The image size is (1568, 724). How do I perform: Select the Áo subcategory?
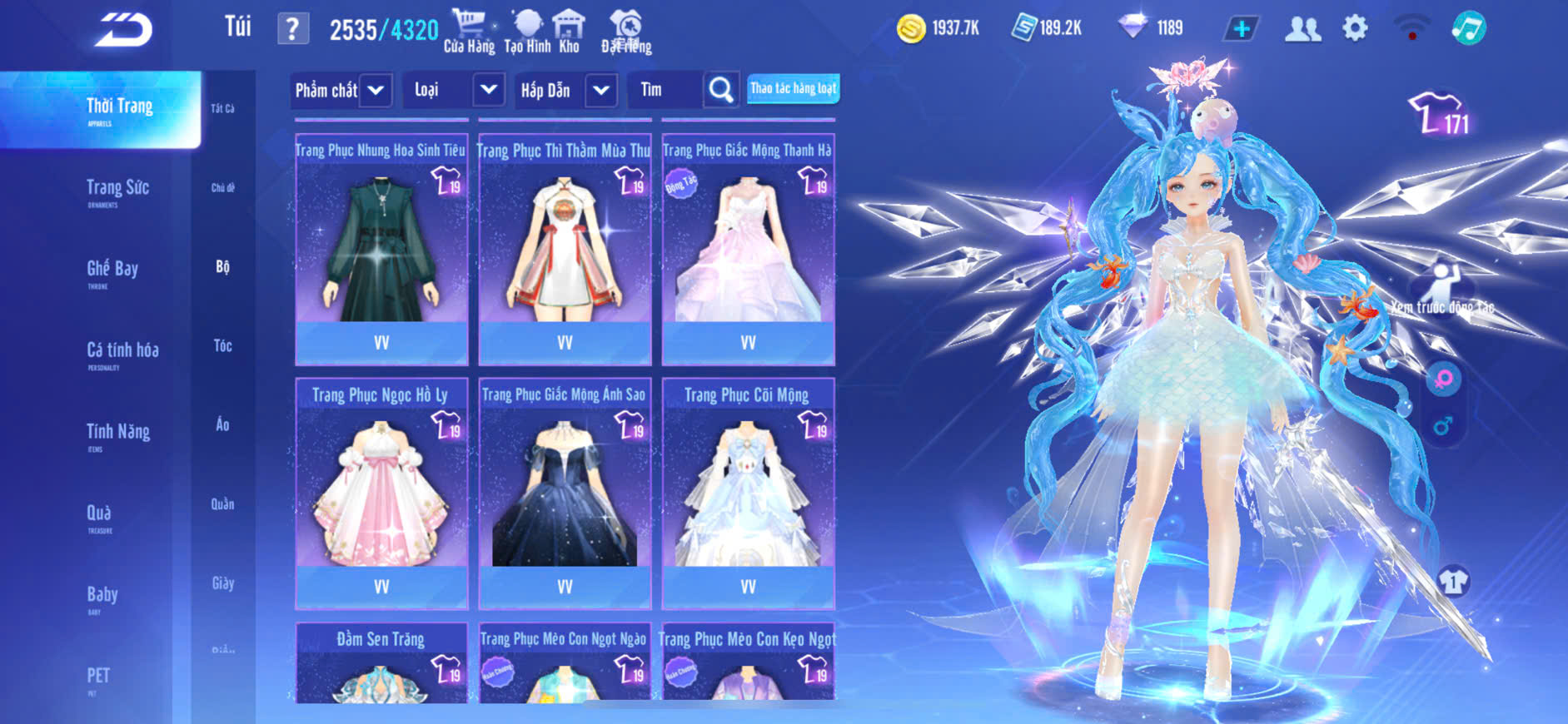pyautogui.click(x=222, y=424)
